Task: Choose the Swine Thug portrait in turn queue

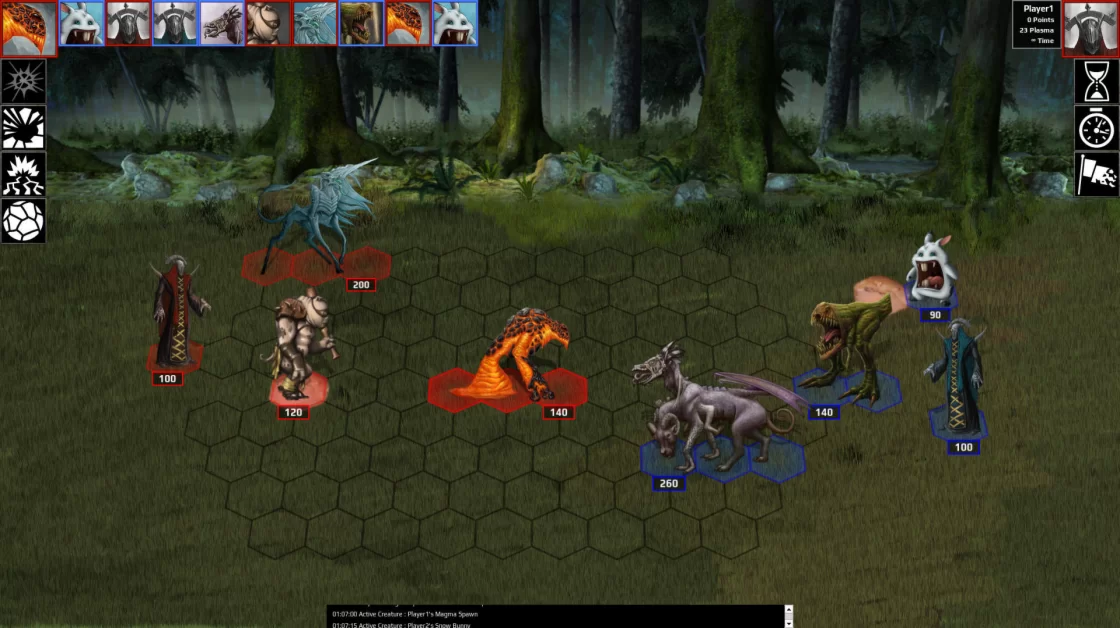Action: tap(267, 23)
